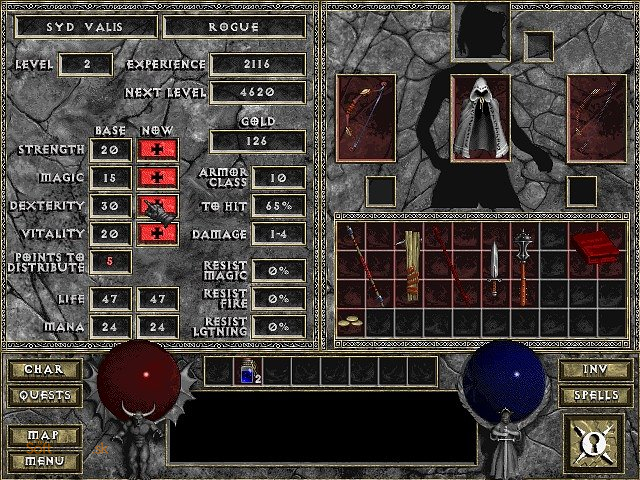Screen dimensions: 640x480
Task: Open the SPELLS book
Action: 595,395
